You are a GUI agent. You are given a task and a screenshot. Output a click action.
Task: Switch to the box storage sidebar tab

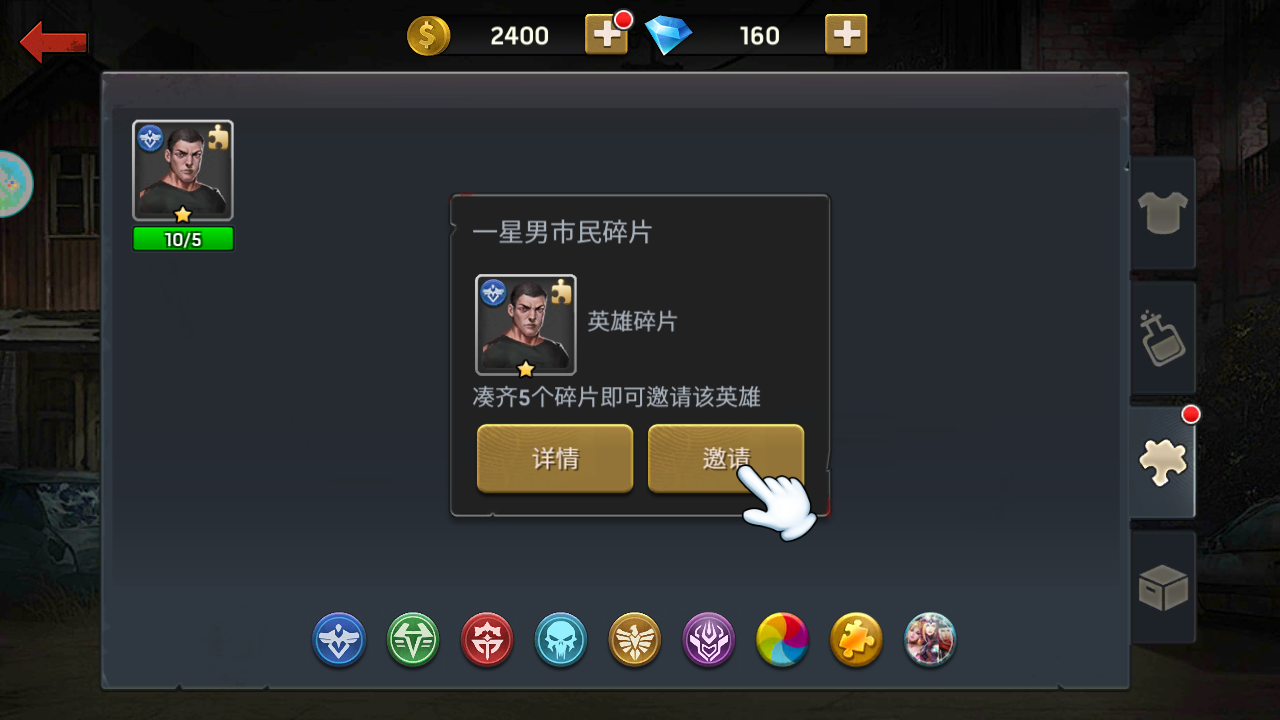coord(1162,587)
